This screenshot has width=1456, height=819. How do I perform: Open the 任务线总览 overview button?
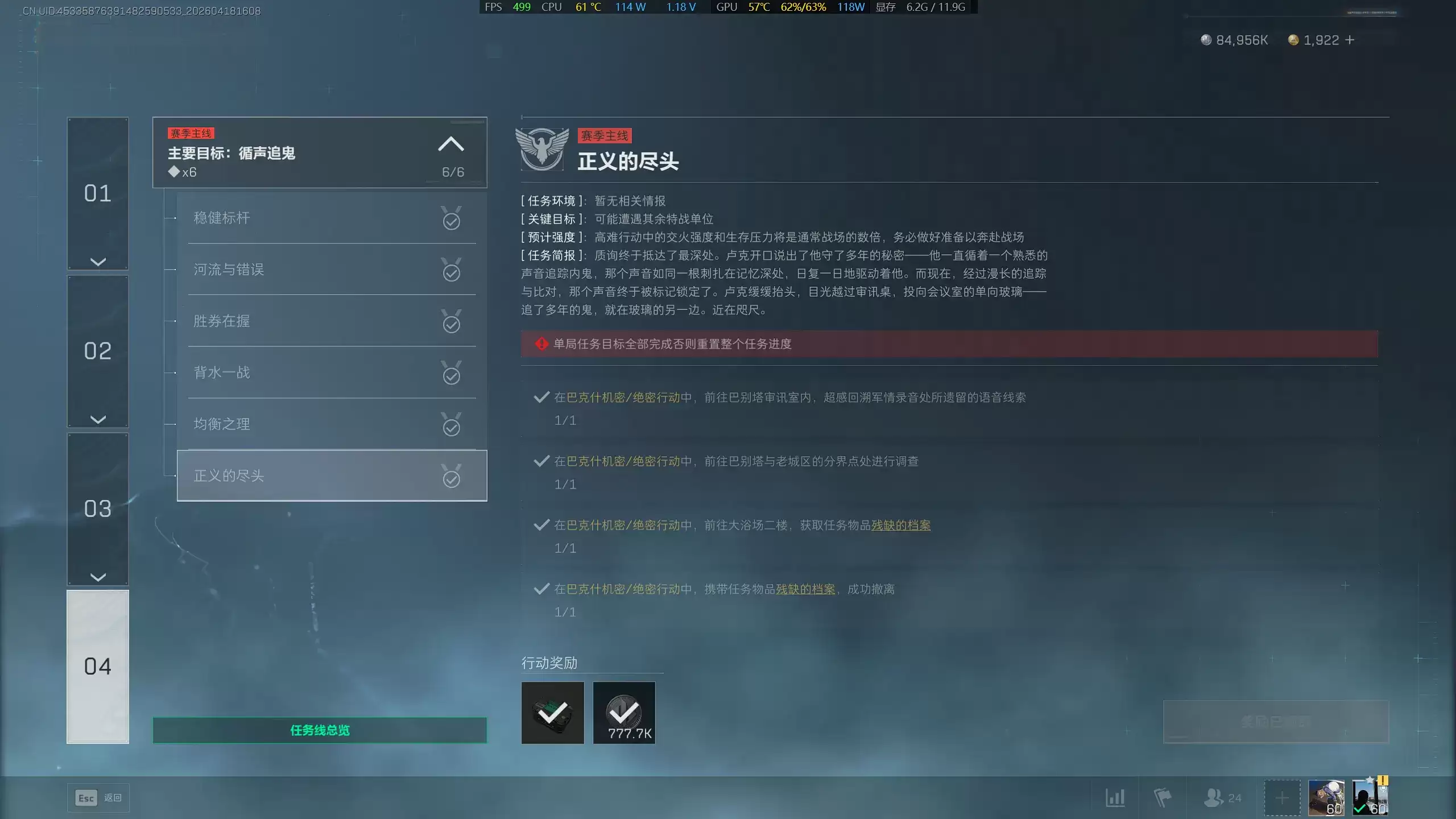(x=320, y=730)
